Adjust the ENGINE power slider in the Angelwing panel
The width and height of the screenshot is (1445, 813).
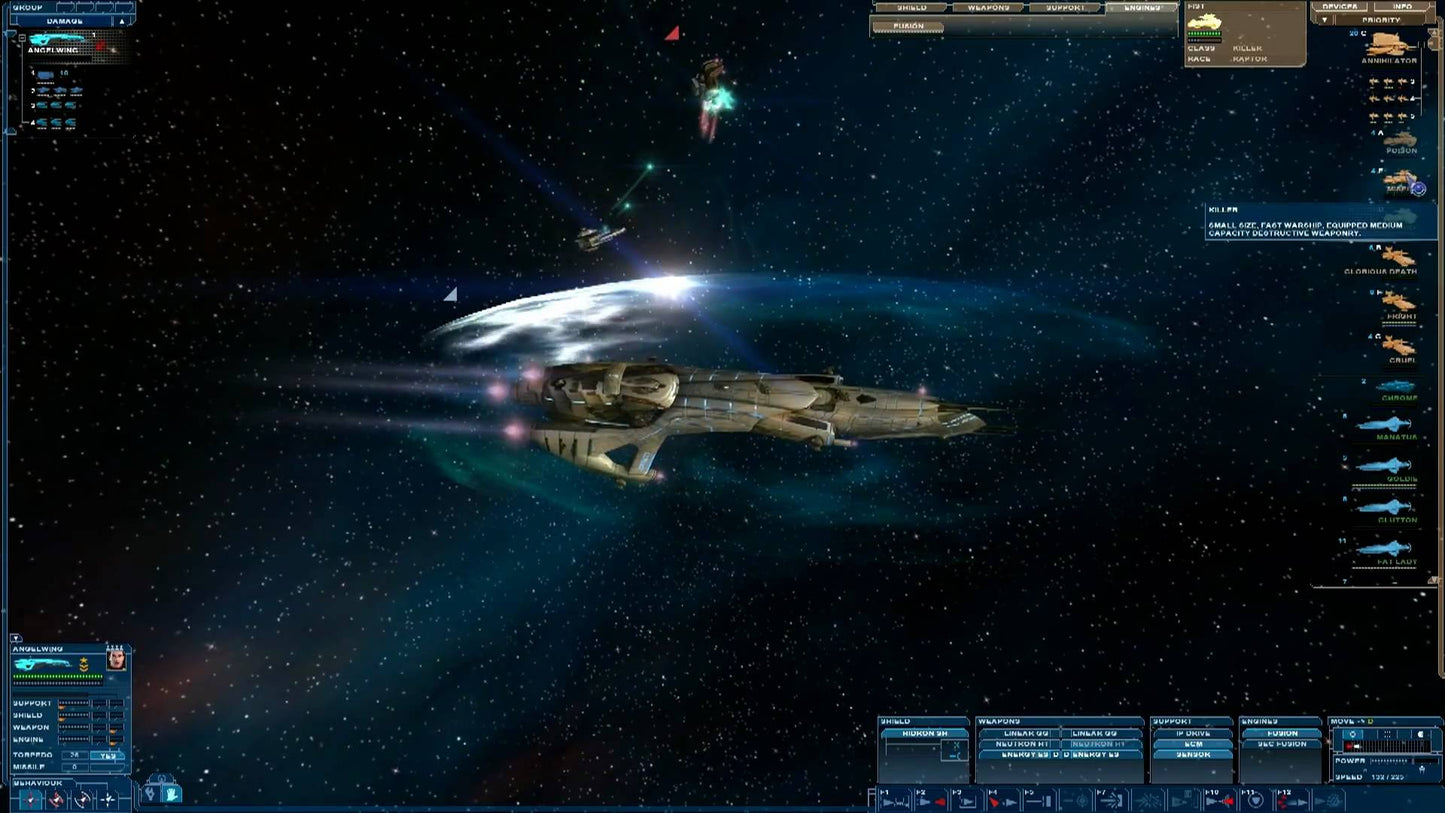point(74,740)
